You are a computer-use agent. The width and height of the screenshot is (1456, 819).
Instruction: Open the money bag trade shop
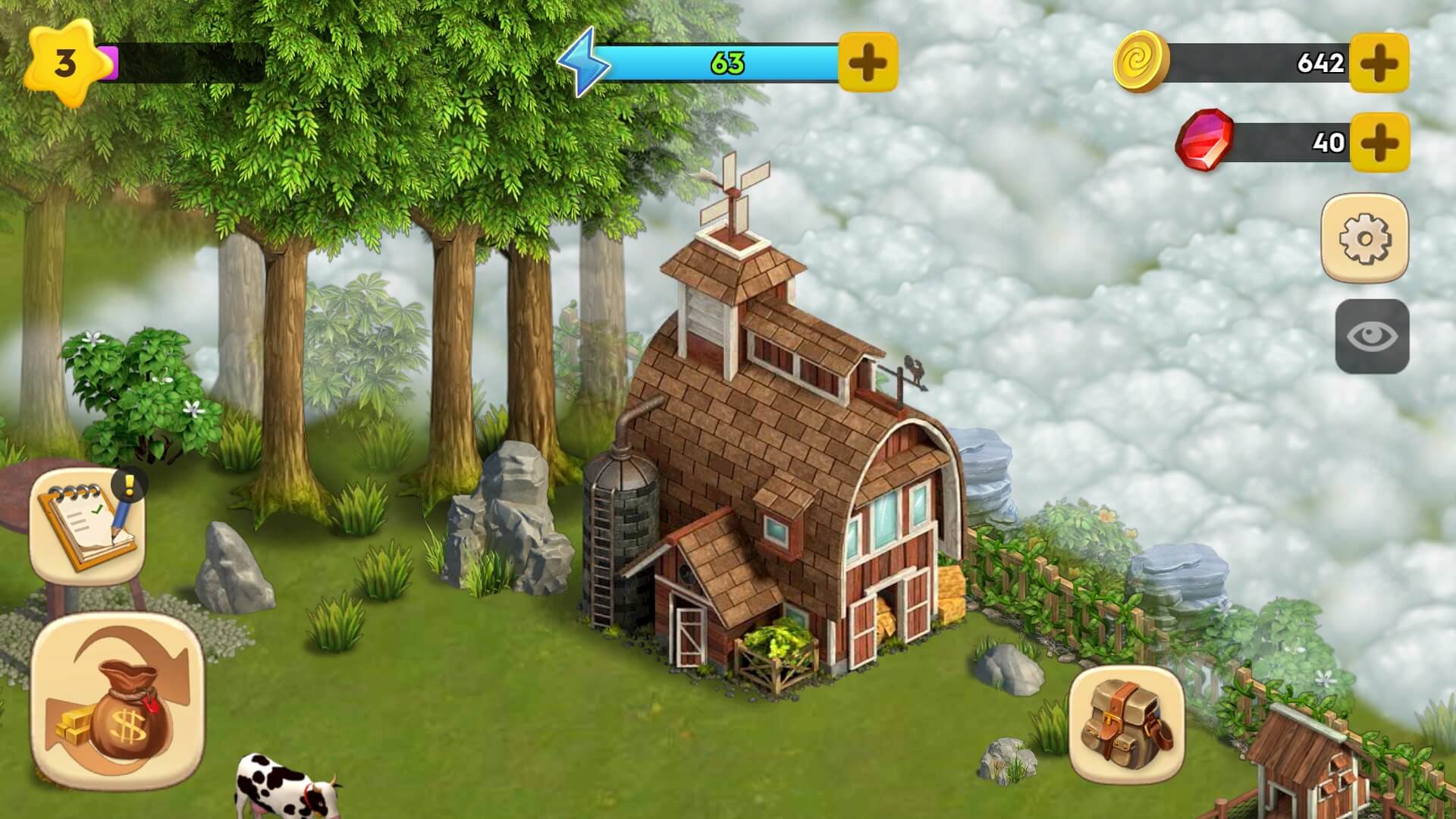coord(118,701)
